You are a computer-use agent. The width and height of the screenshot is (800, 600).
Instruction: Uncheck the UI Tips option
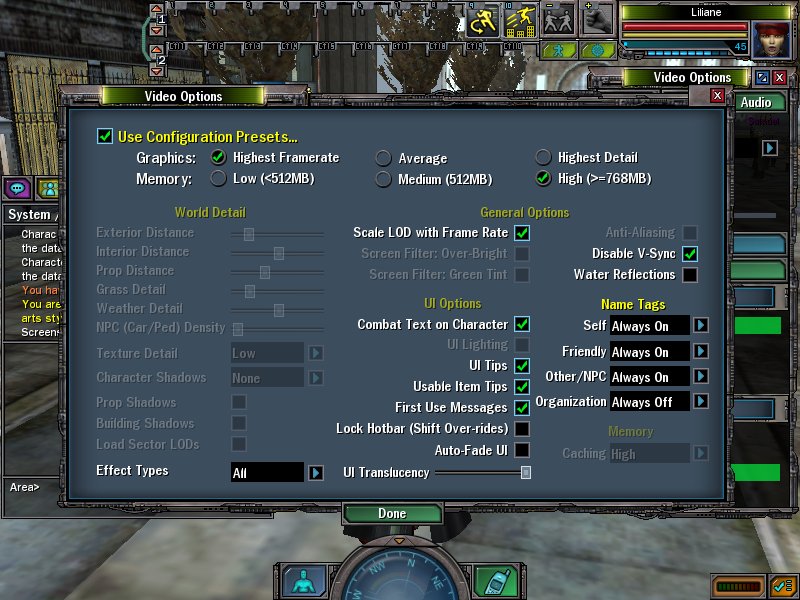point(522,366)
